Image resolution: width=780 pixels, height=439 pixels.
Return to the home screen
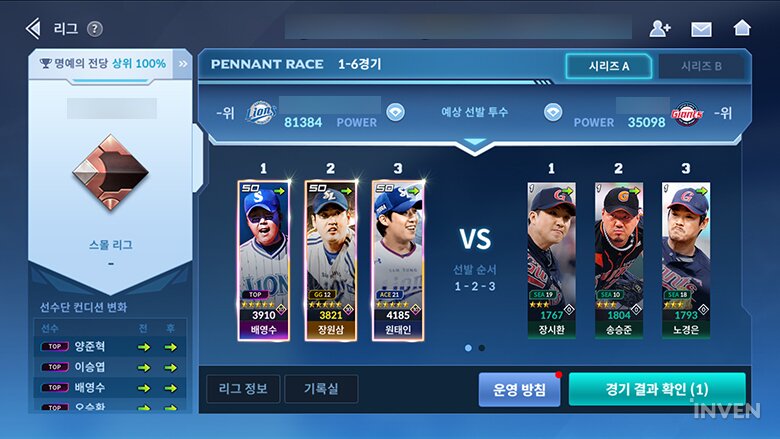pos(742,28)
